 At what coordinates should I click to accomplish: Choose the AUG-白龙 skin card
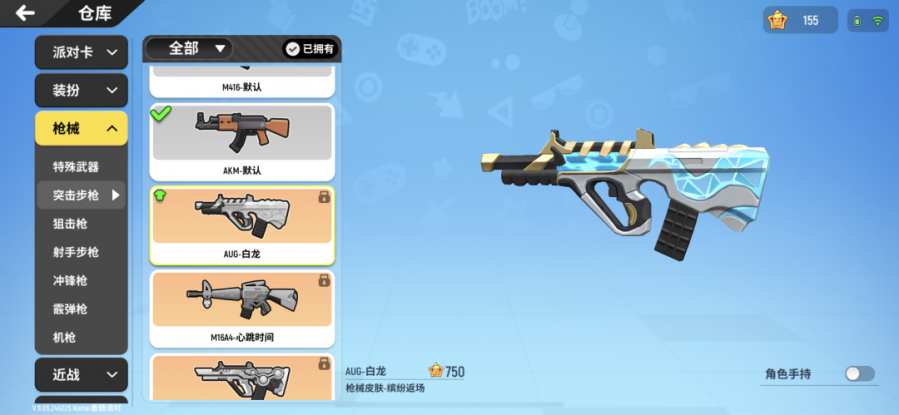point(242,225)
